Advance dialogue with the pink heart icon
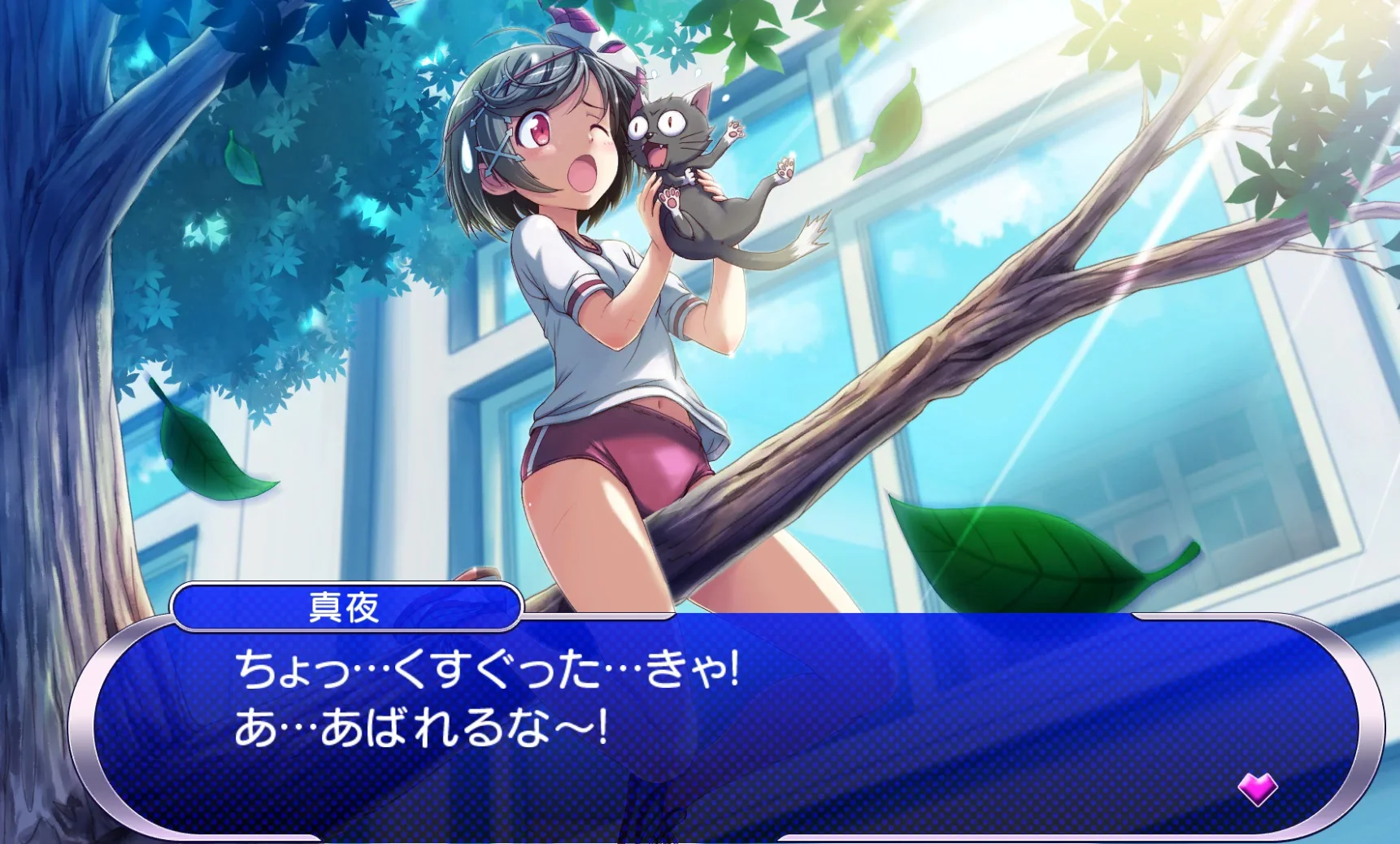The image size is (1400, 844). [x=1257, y=788]
